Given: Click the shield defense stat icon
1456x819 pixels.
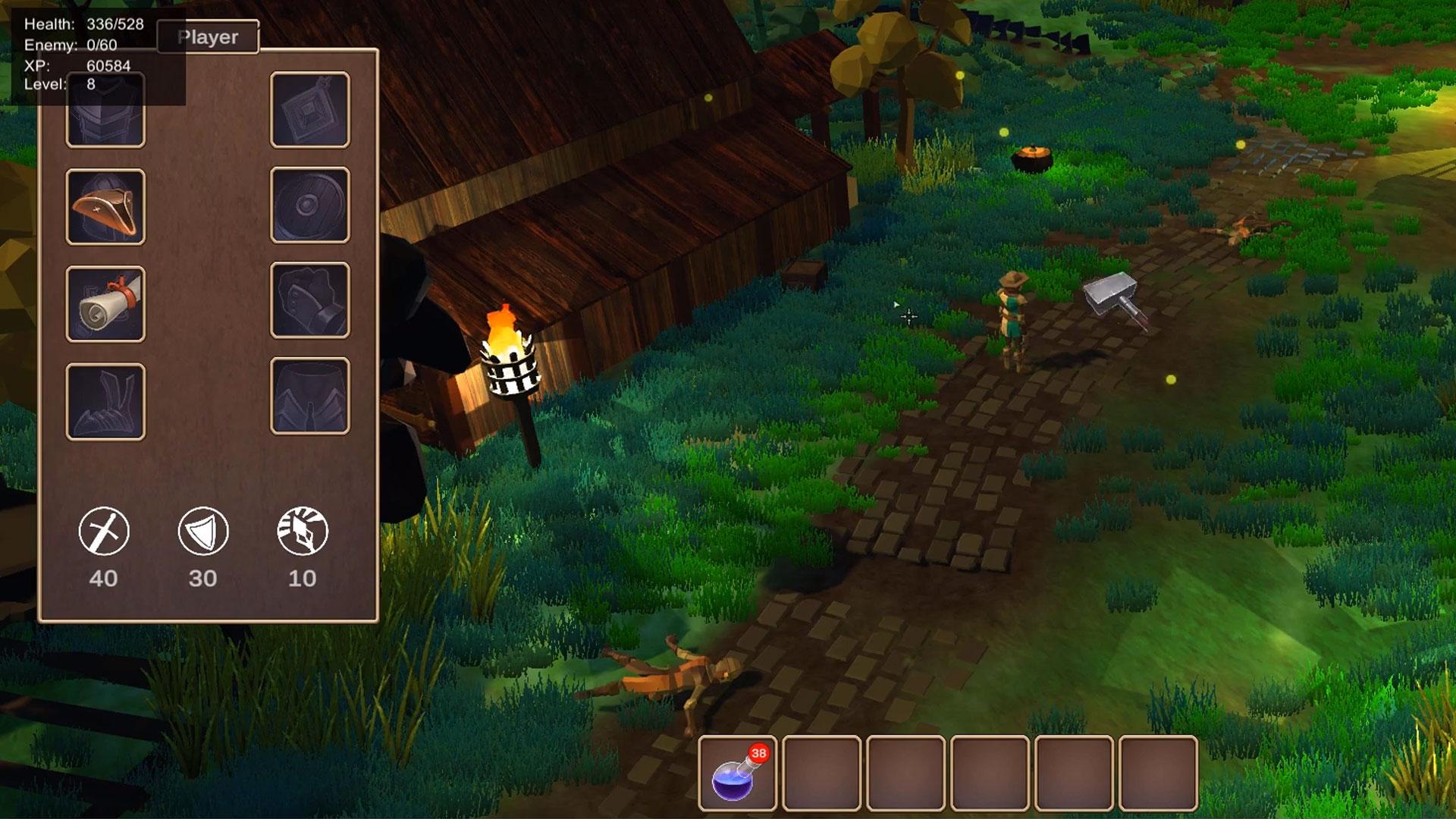Looking at the screenshot, I should 203,531.
